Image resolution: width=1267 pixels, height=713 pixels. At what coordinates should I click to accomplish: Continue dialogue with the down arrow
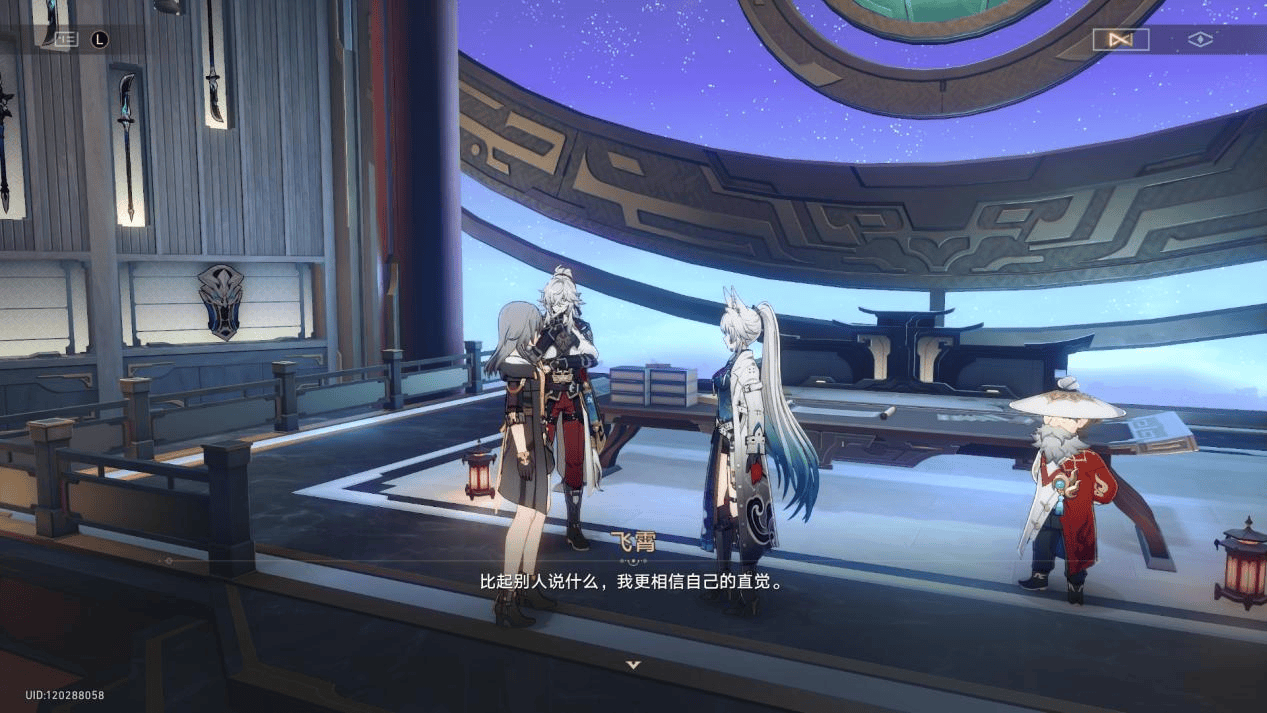click(633, 664)
